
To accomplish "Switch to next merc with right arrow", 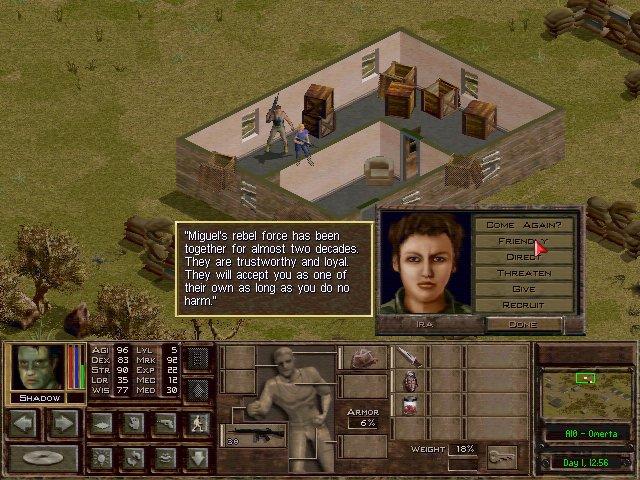I will [62, 423].
